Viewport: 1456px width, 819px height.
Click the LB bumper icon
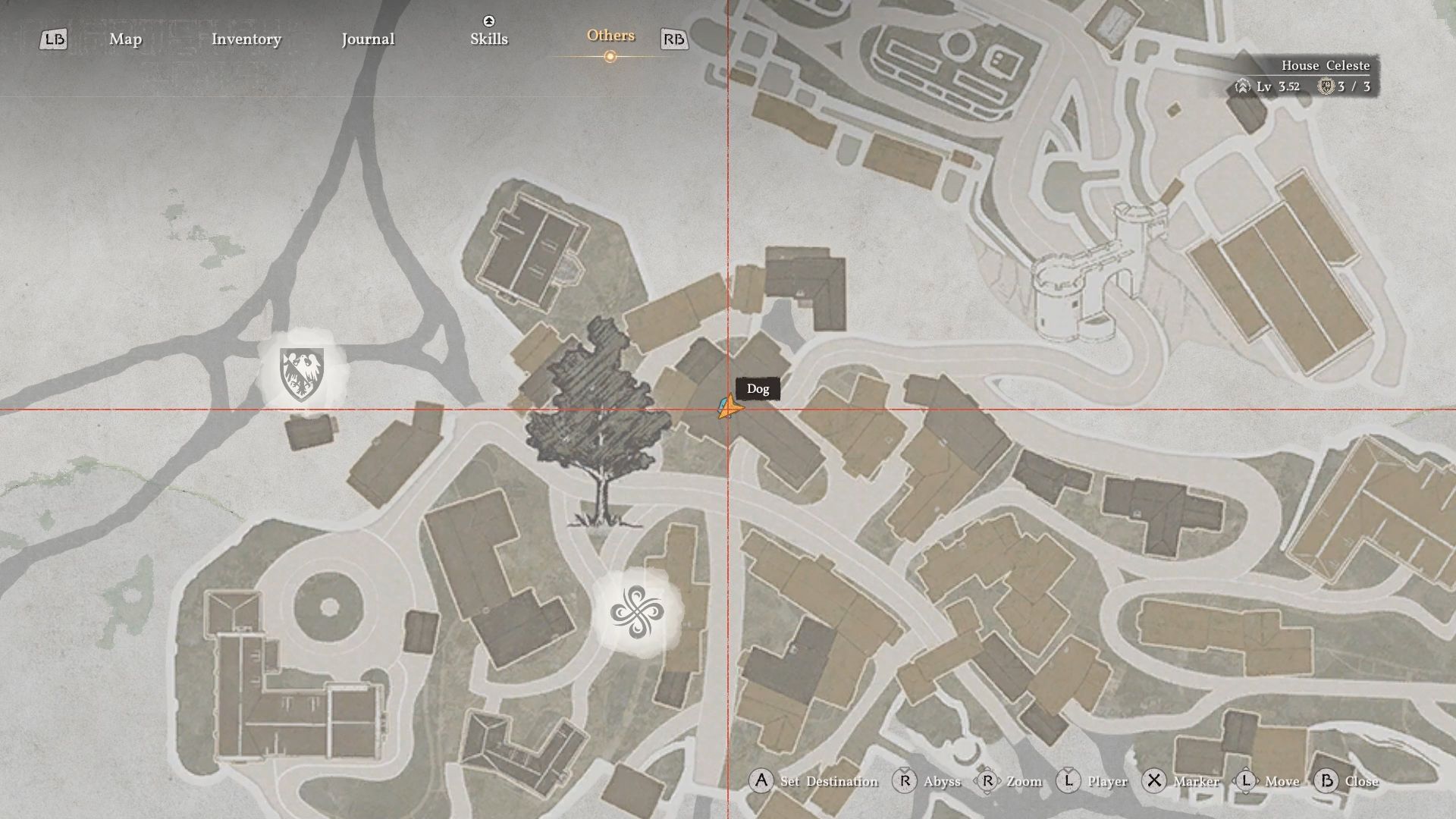(53, 39)
